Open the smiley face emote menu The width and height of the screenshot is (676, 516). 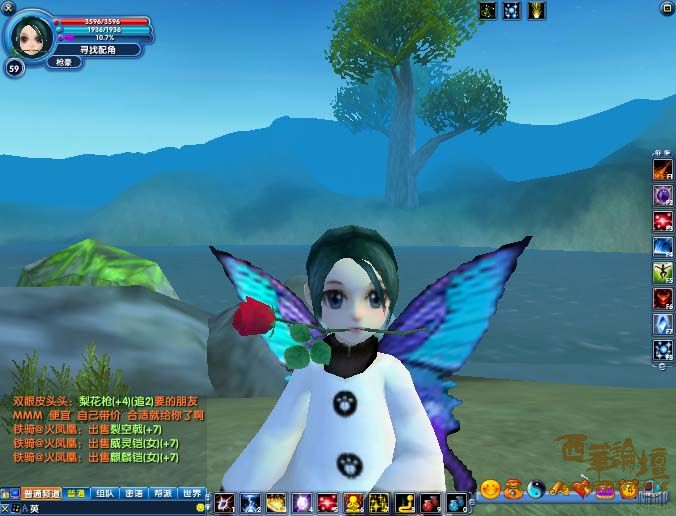pyautogui.click(x=490, y=490)
